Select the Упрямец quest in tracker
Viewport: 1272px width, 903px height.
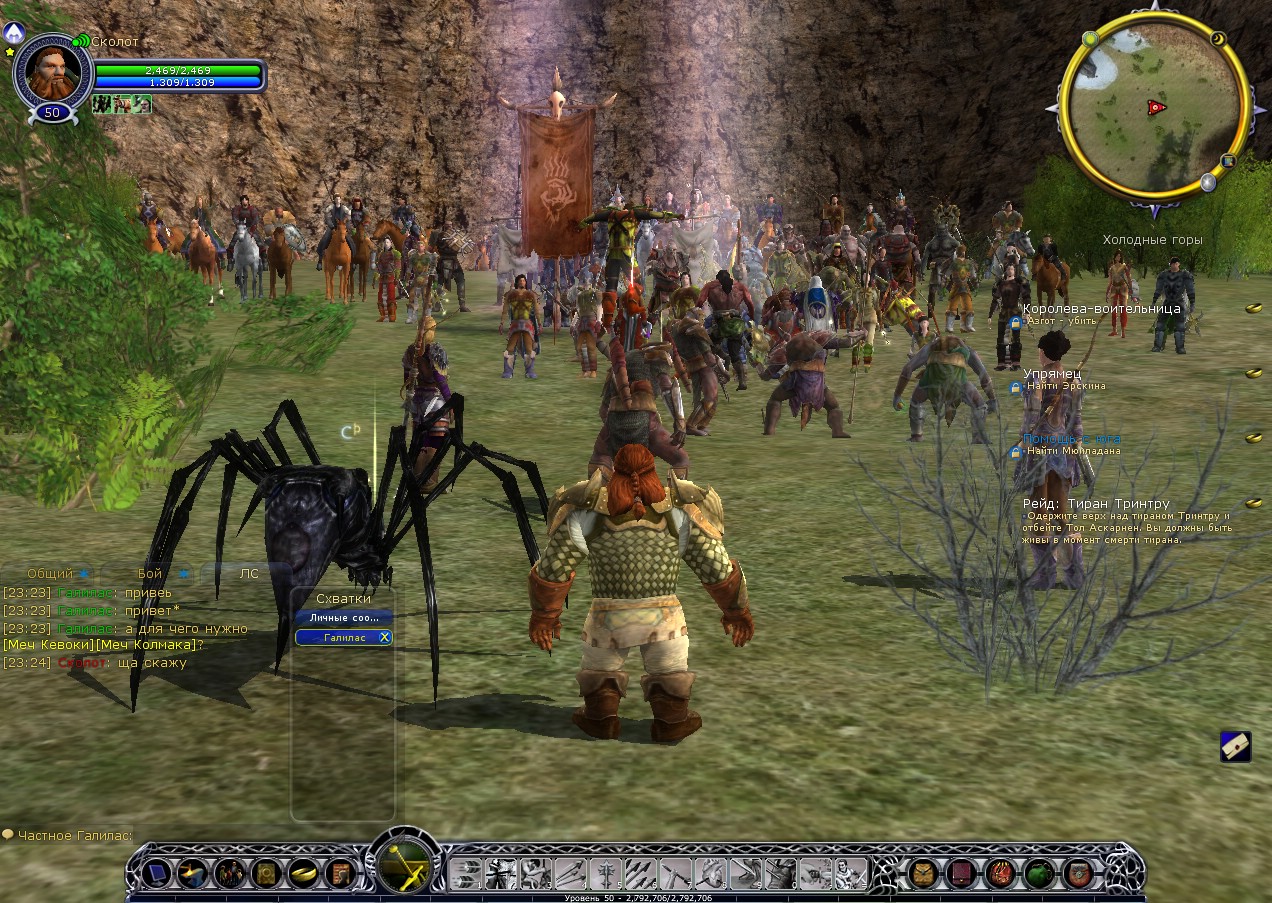click(1052, 373)
